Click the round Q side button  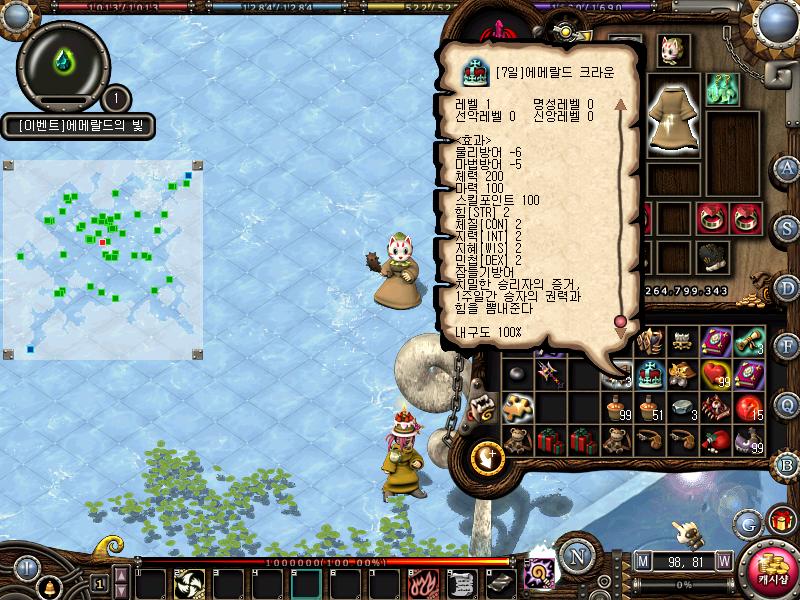pyautogui.click(x=787, y=404)
